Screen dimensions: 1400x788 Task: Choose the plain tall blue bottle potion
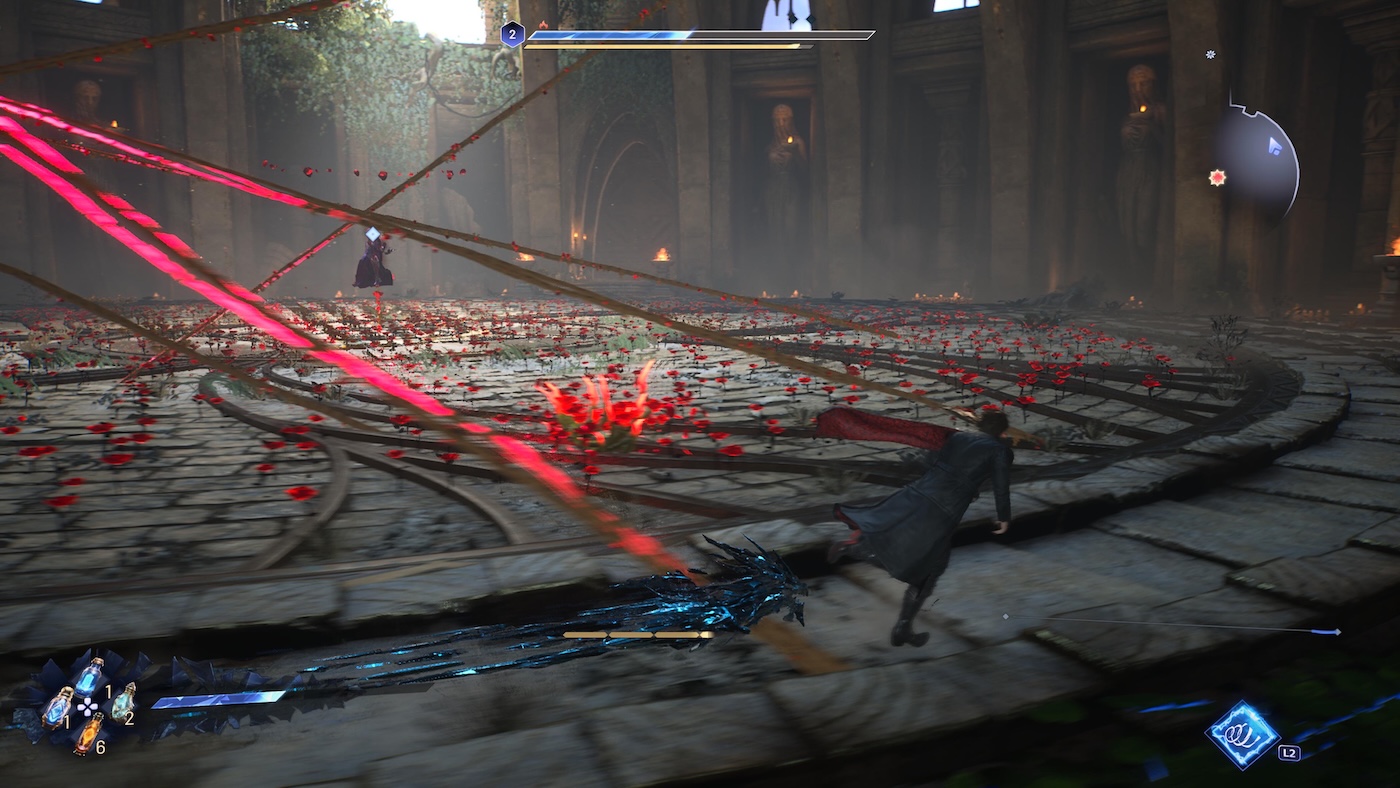(88, 676)
